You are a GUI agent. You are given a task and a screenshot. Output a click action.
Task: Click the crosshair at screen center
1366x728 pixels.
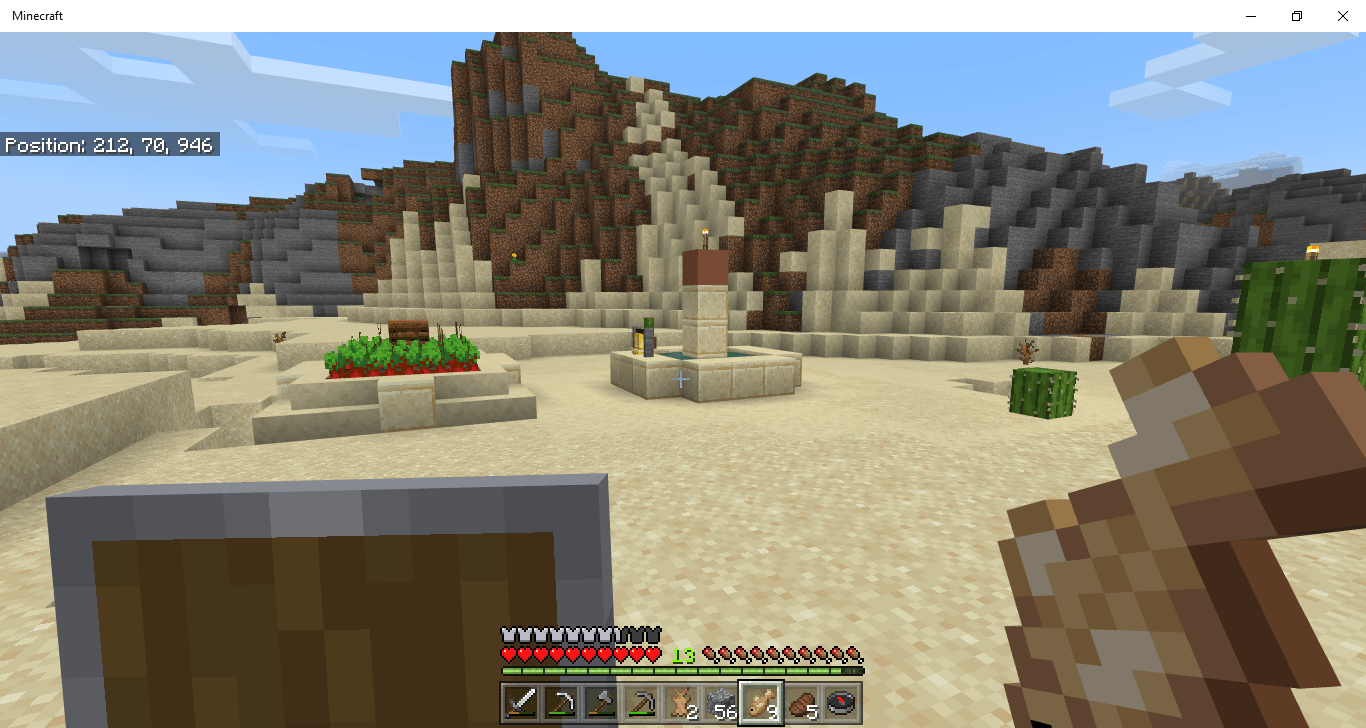point(681,379)
